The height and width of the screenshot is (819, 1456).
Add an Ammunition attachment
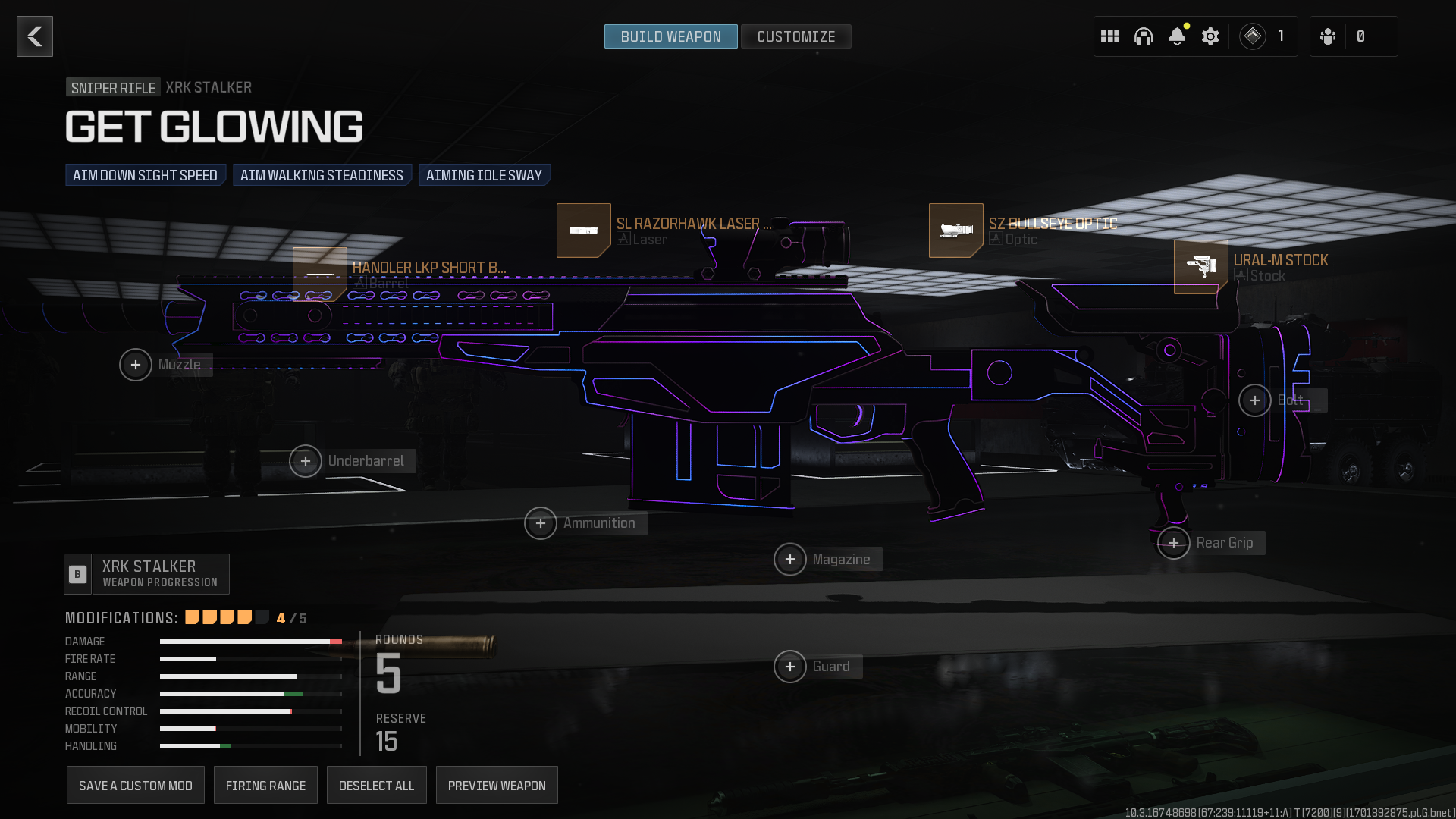pos(541,523)
